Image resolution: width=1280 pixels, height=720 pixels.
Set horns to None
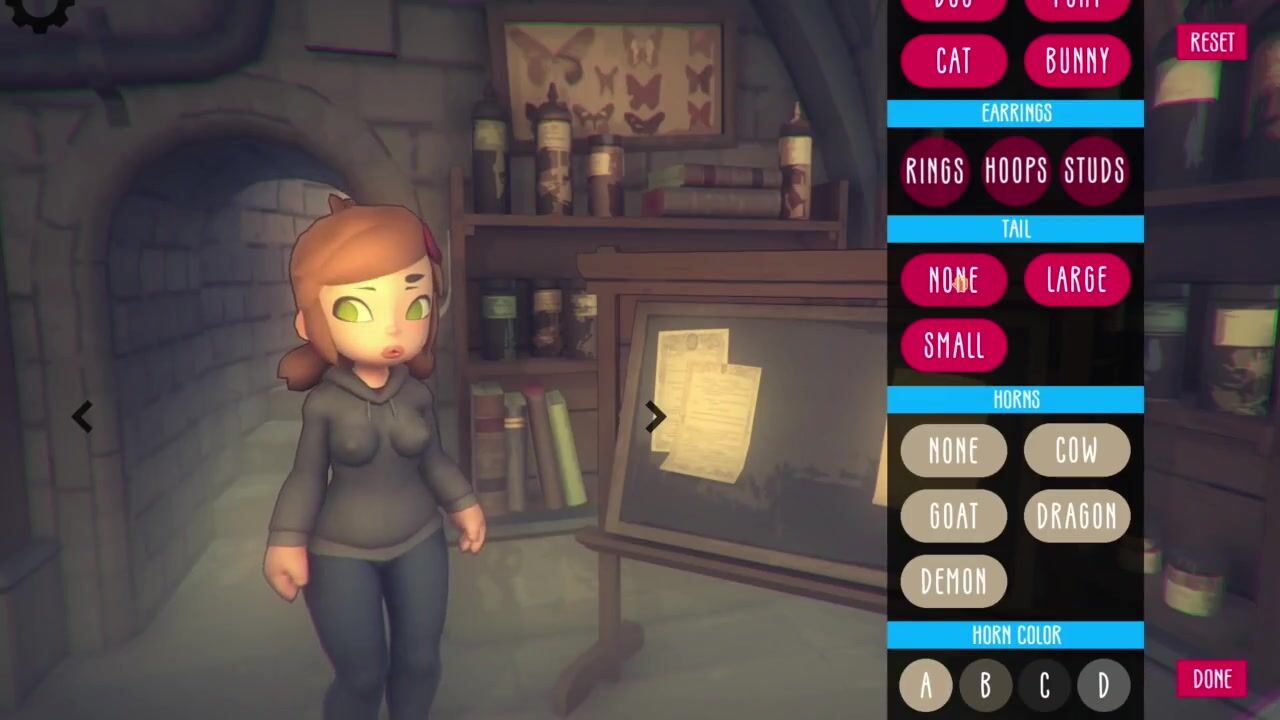pos(953,450)
